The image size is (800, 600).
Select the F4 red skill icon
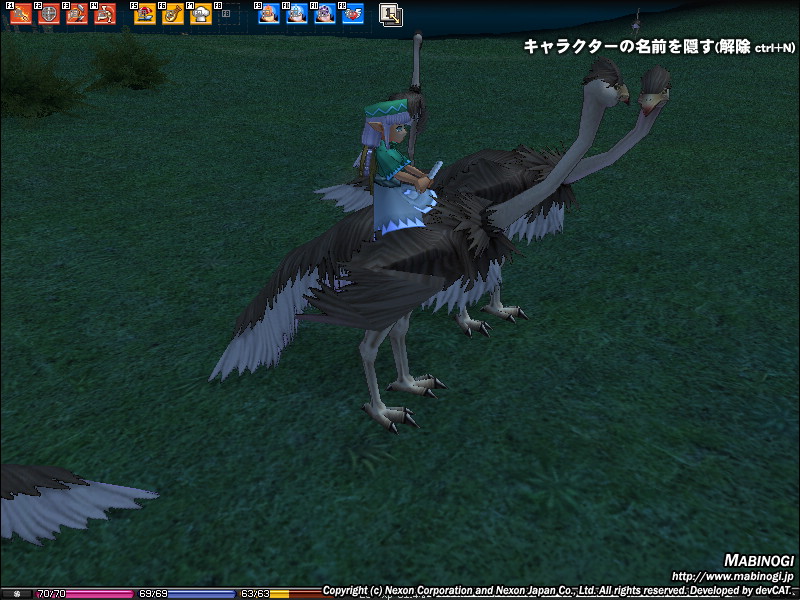point(105,15)
